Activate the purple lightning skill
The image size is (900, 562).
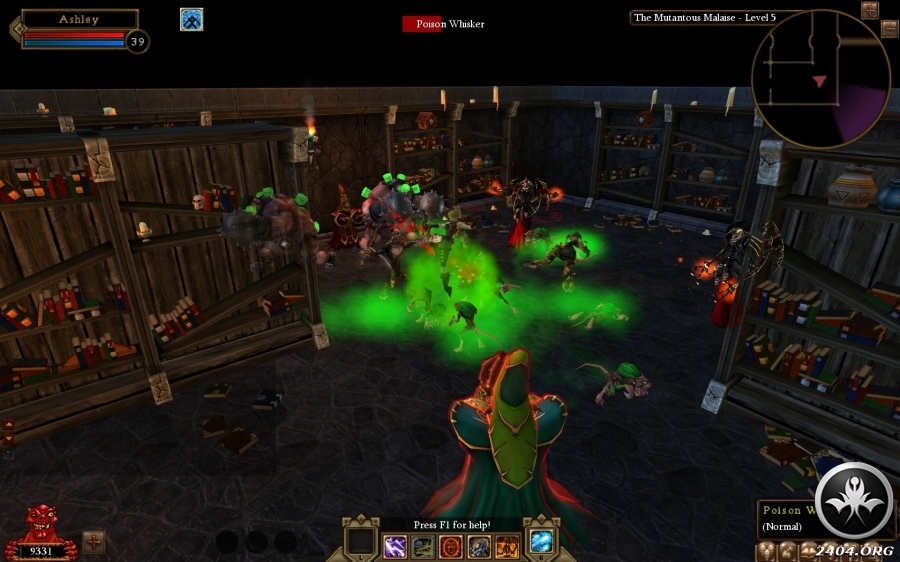[395, 546]
